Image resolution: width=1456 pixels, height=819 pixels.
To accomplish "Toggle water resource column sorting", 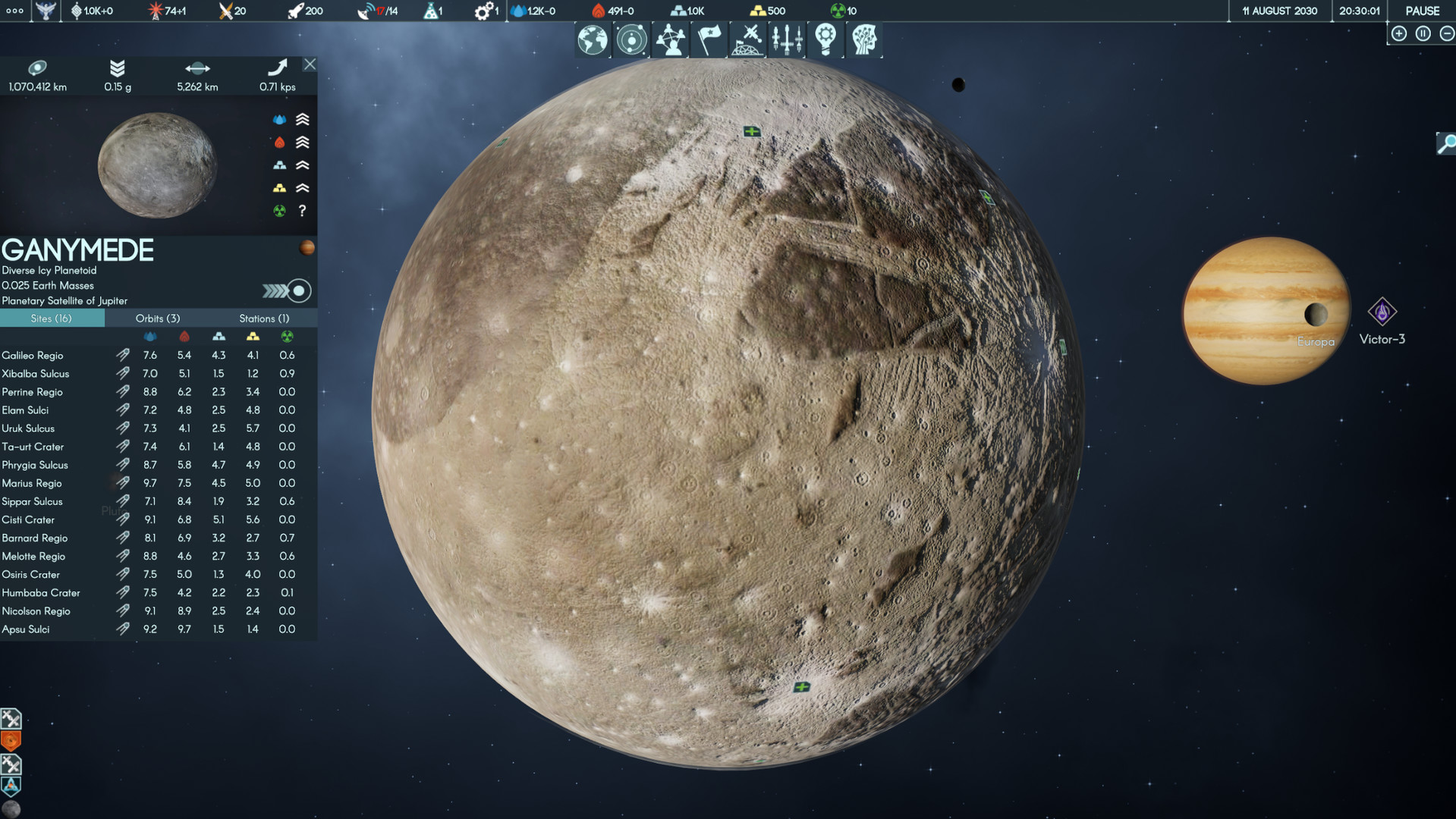I will [x=149, y=337].
